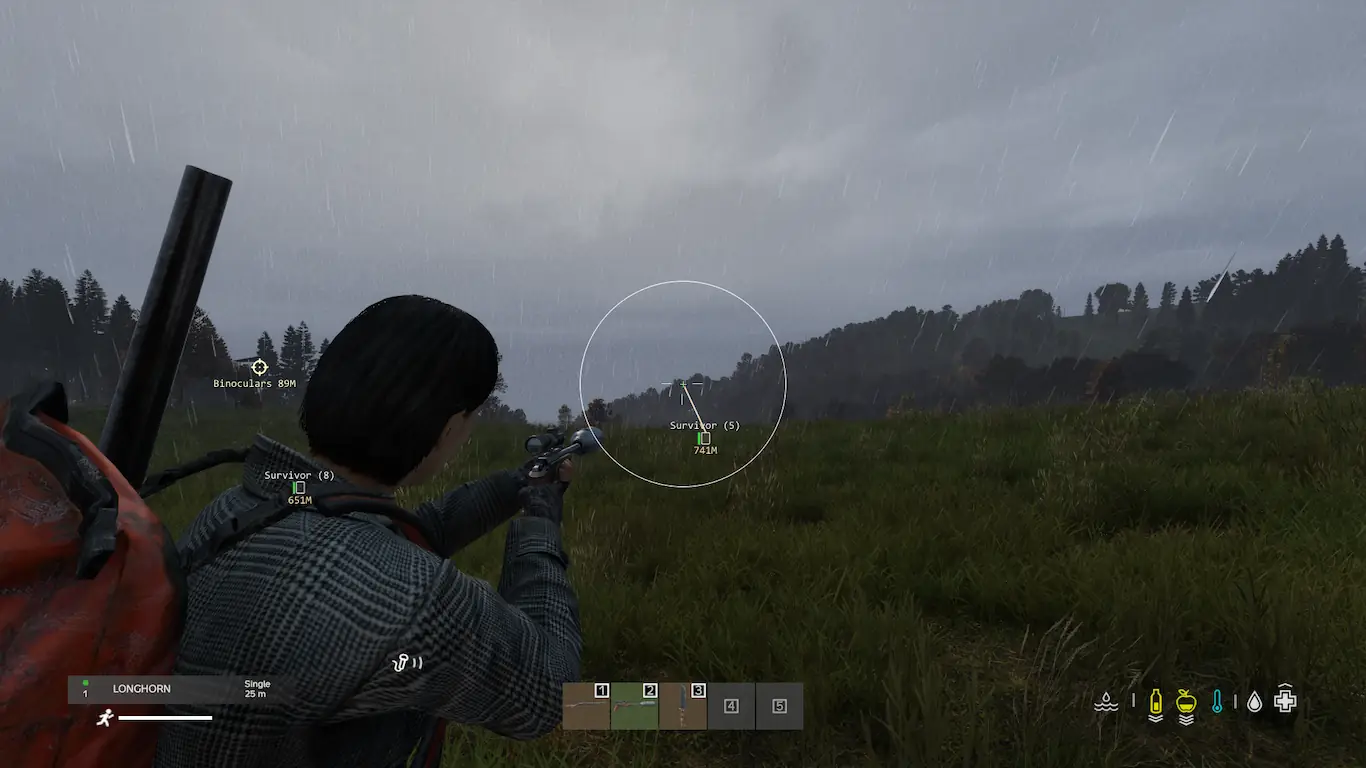Viewport: 1366px width, 768px height.
Task: Click the white blood drop icon
Action: point(1254,702)
